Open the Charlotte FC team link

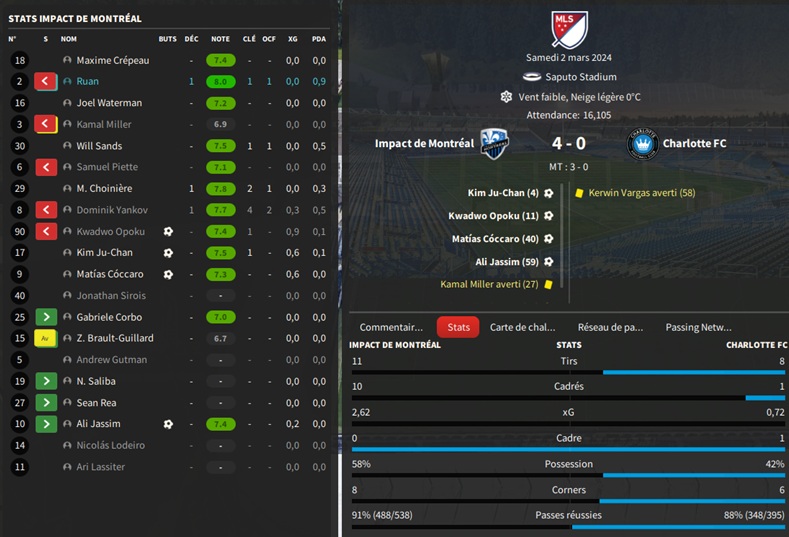point(694,143)
